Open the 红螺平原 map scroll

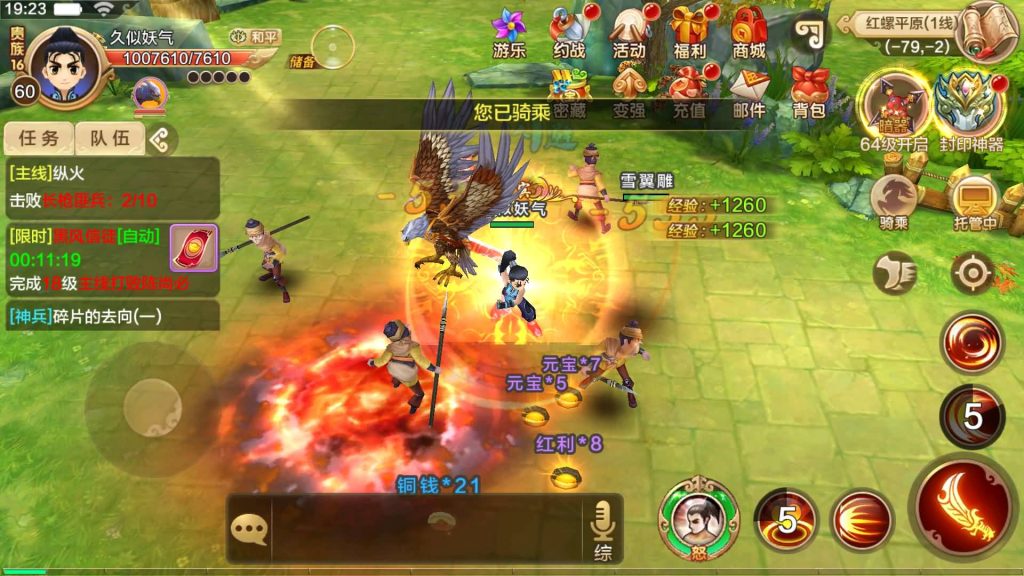[985, 32]
